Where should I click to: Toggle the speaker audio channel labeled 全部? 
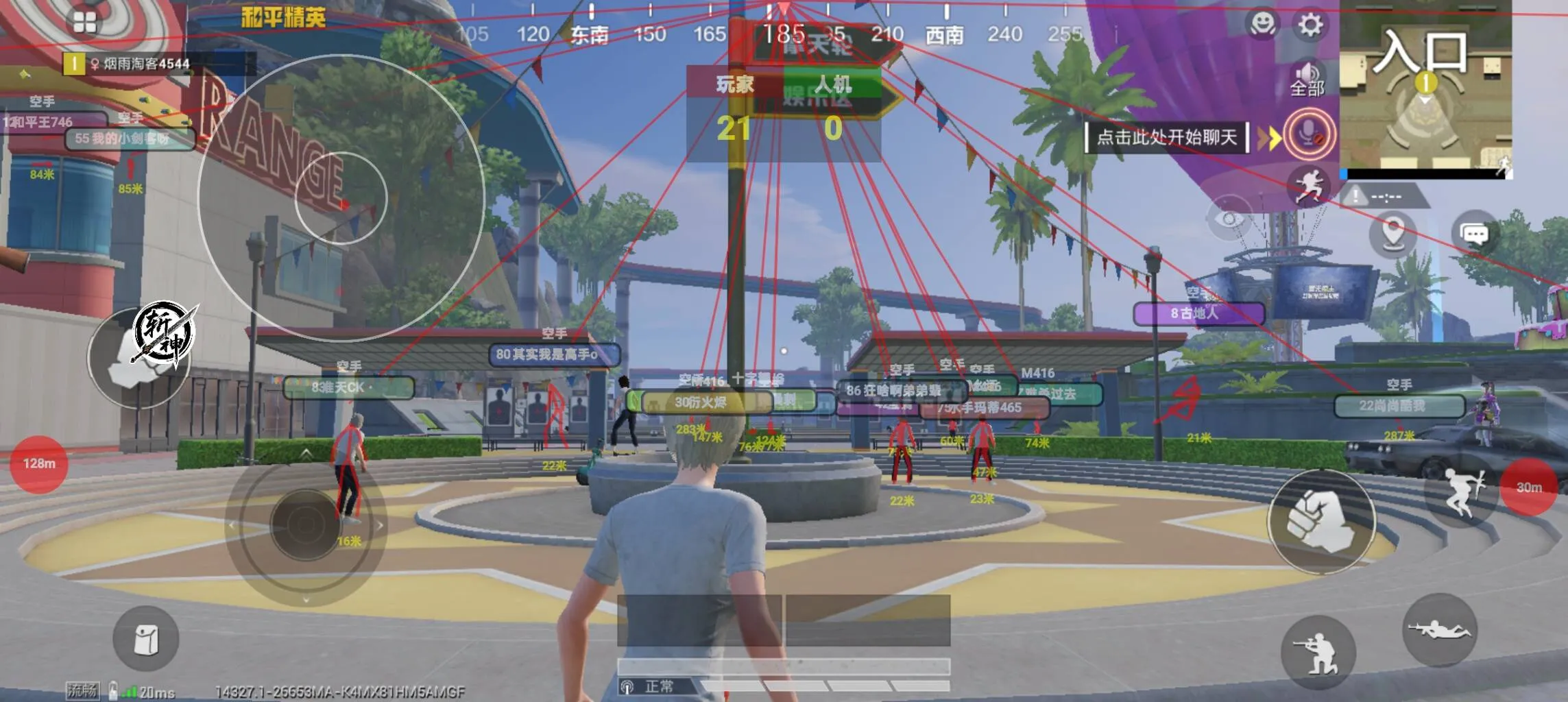(x=1307, y=80)
